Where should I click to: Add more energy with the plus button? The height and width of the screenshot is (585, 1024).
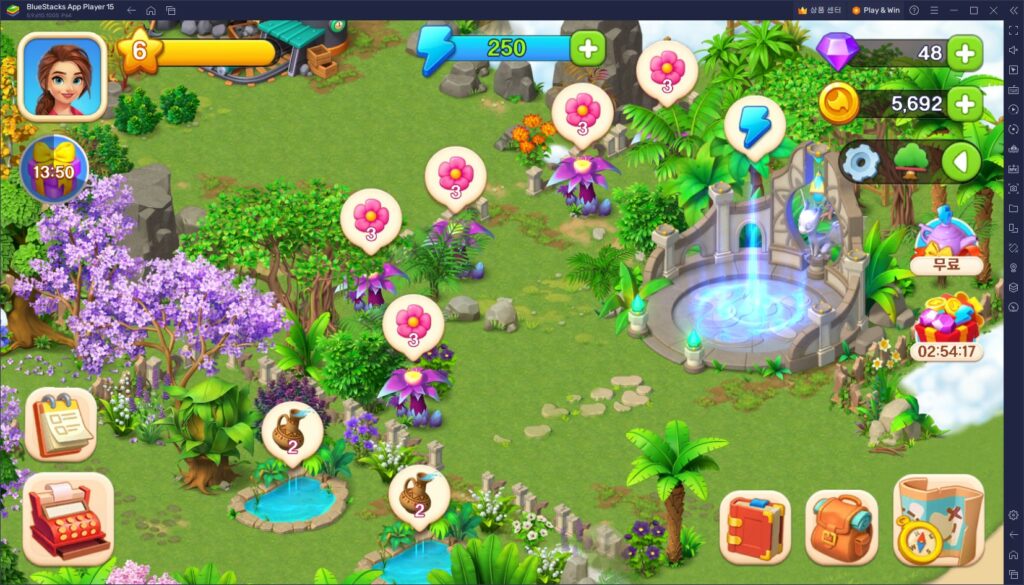coord(587,48)
